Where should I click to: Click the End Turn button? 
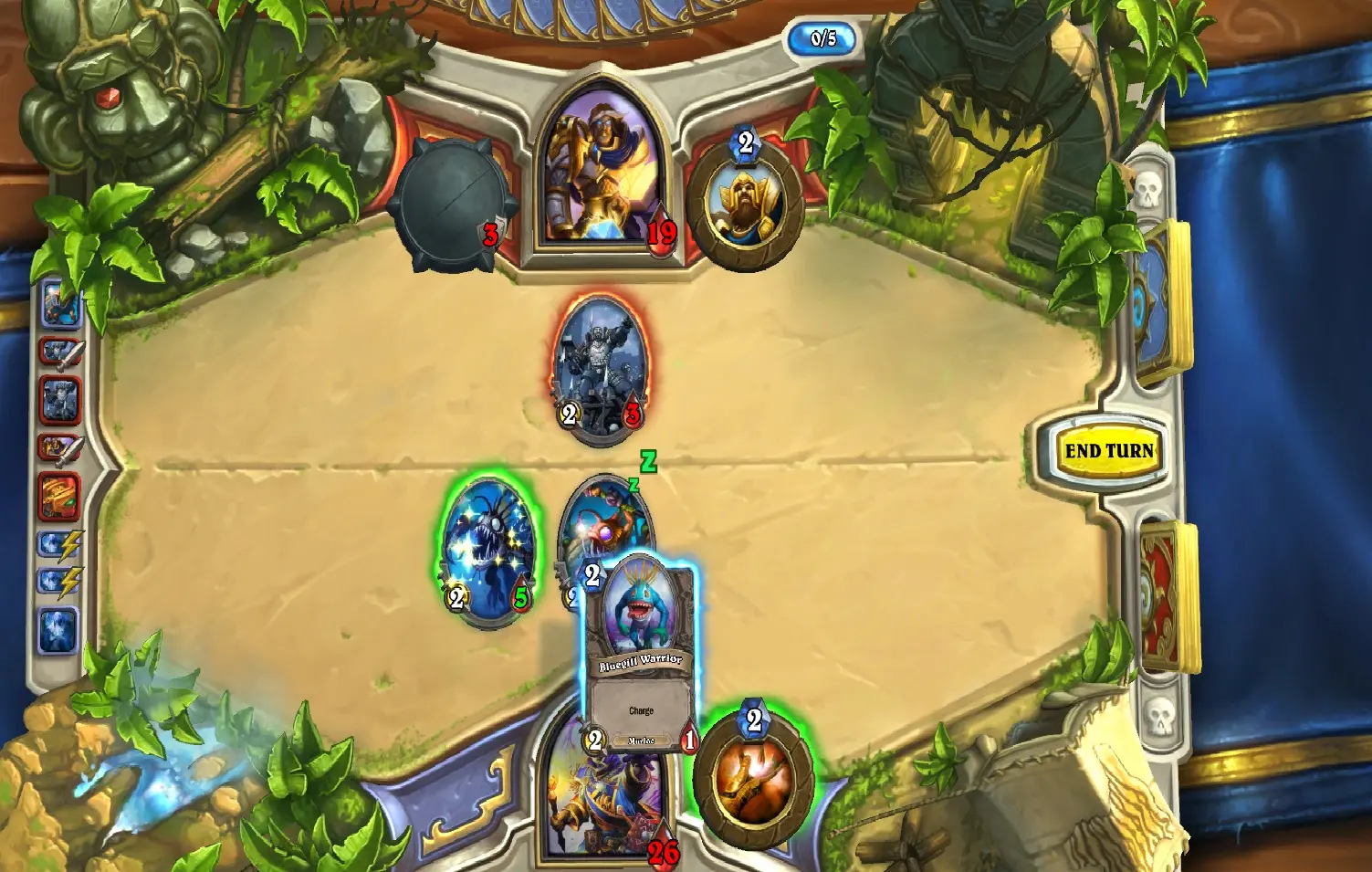[1108, 450]
